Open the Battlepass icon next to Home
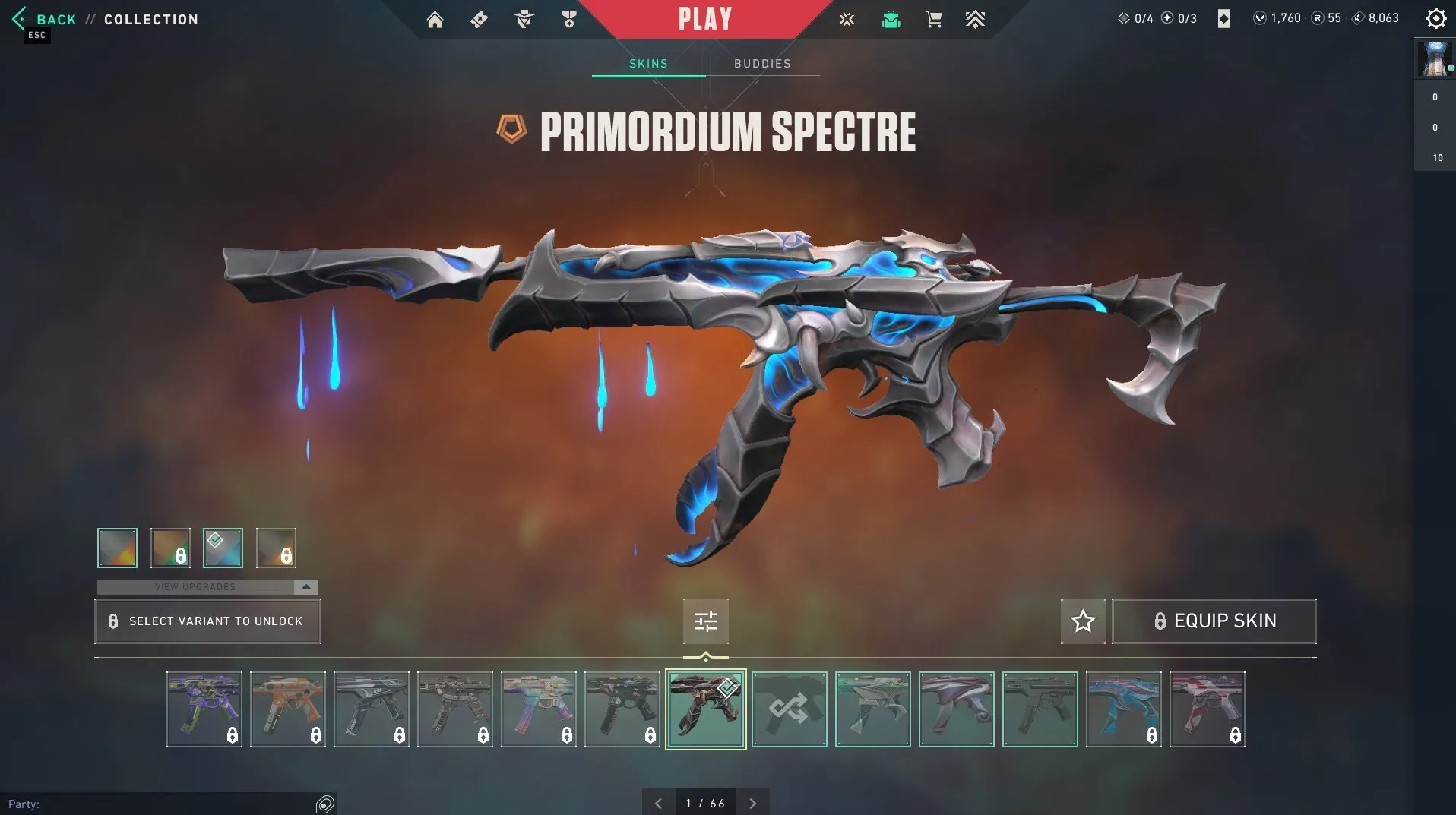Image resolution: width=1456 pixels, height=815 pixels. pos(479,19)
